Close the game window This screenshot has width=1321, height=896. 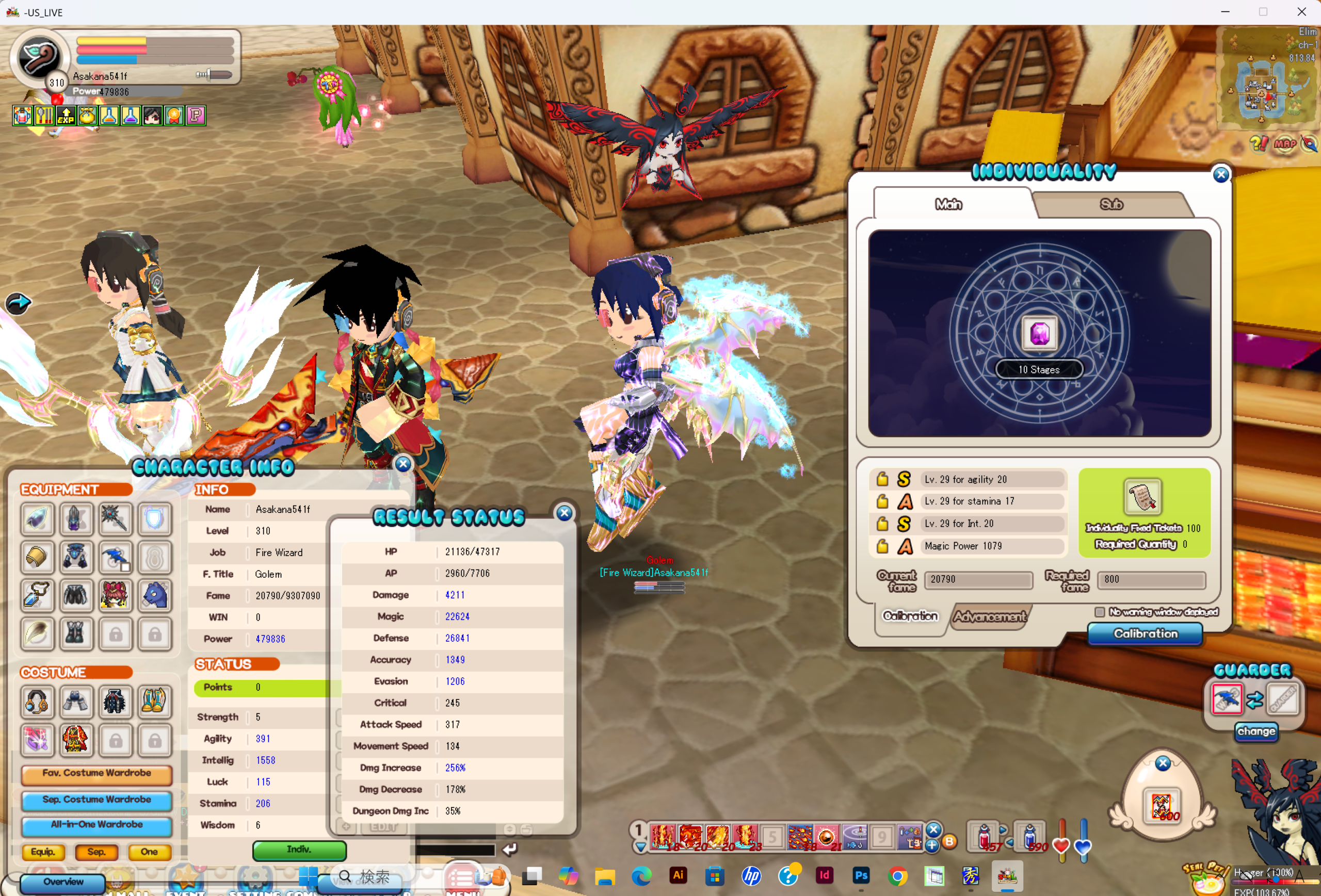click(1301, 12)
